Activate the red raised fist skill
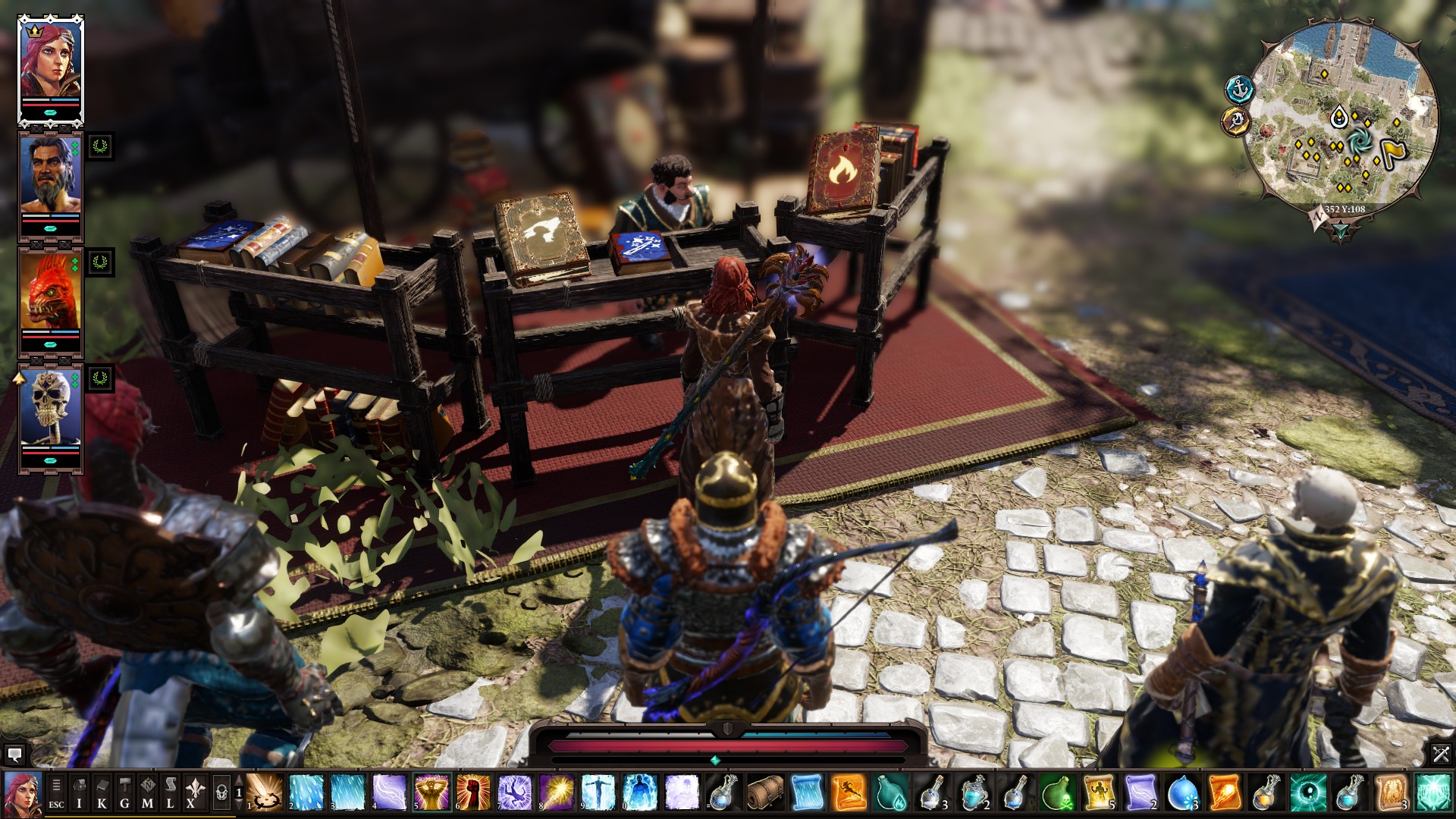This screenshot has height=819, width=1456. (x=473, y=792)
